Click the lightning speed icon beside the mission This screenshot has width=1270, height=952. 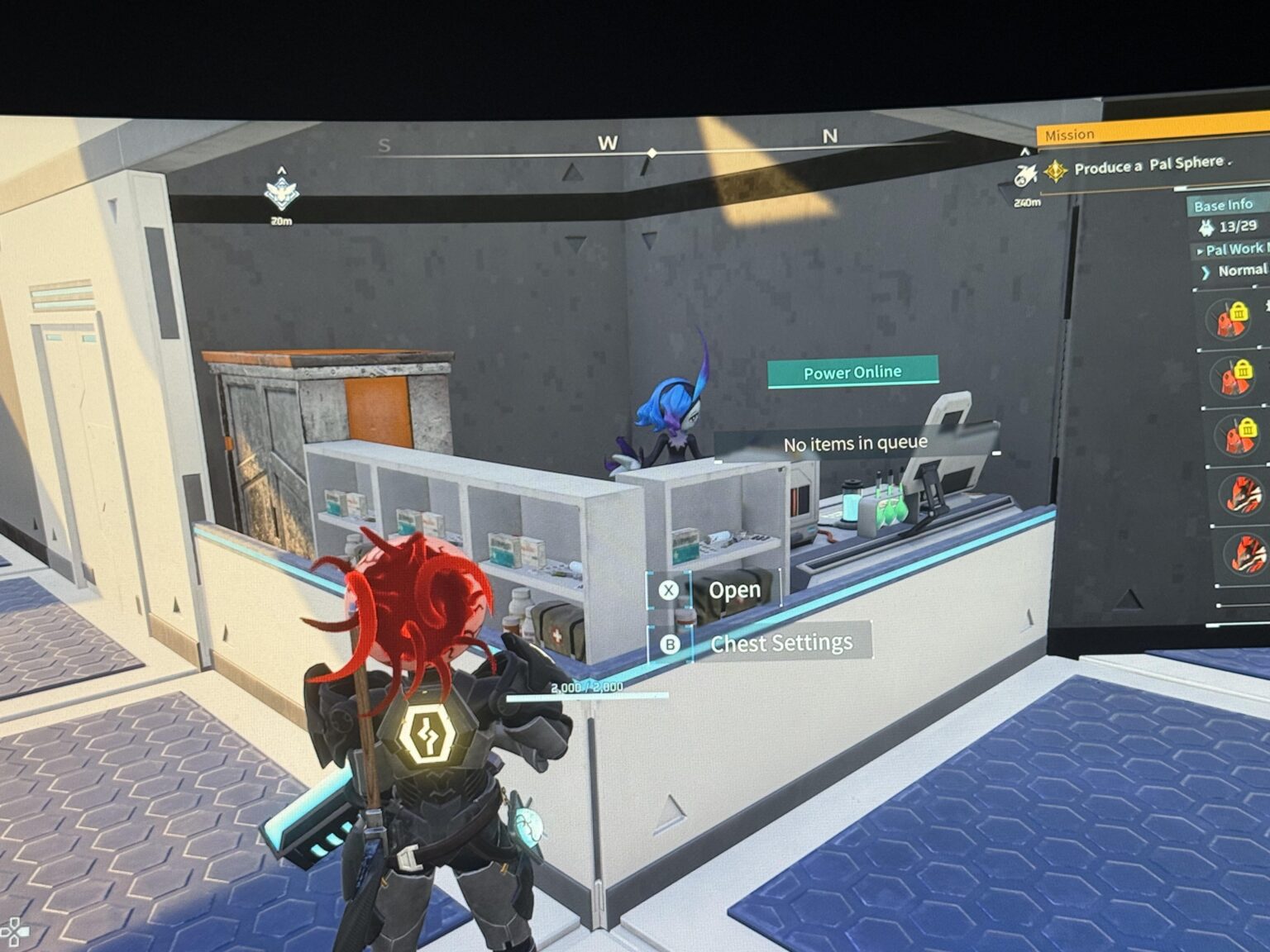tap(1025, 175)
